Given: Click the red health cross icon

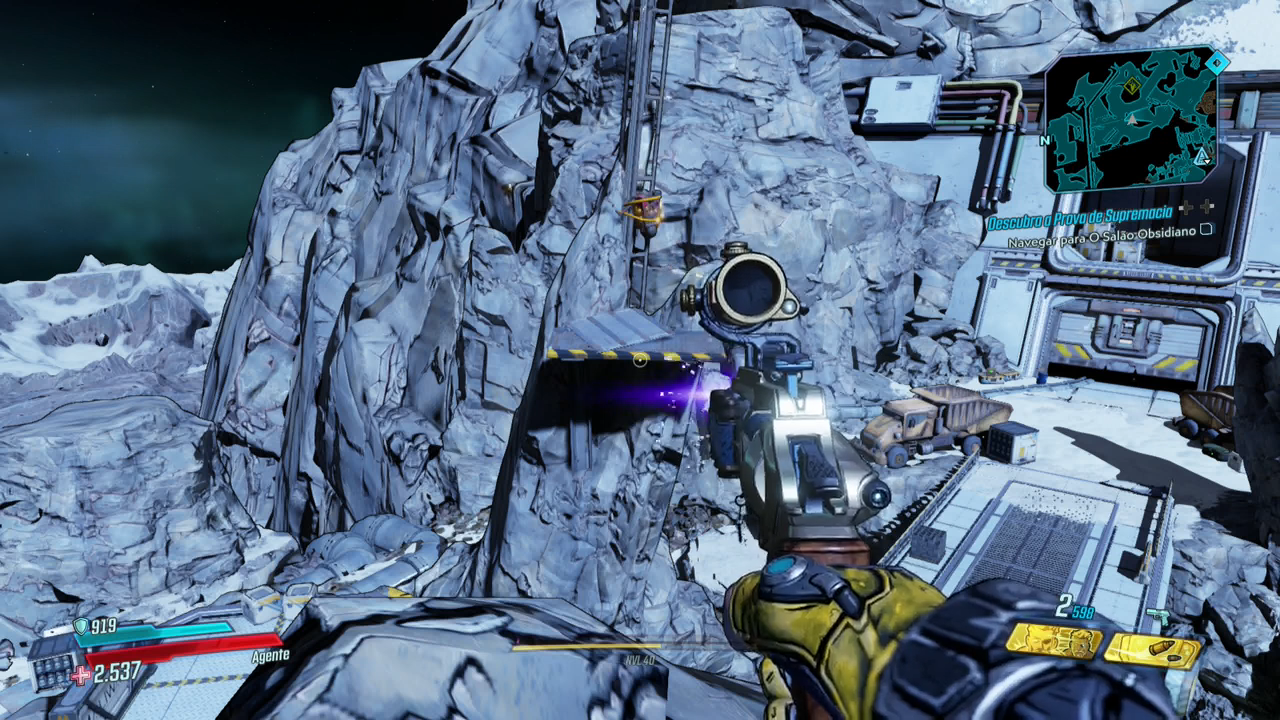Looking at the screenshot, I should (79, 674).
